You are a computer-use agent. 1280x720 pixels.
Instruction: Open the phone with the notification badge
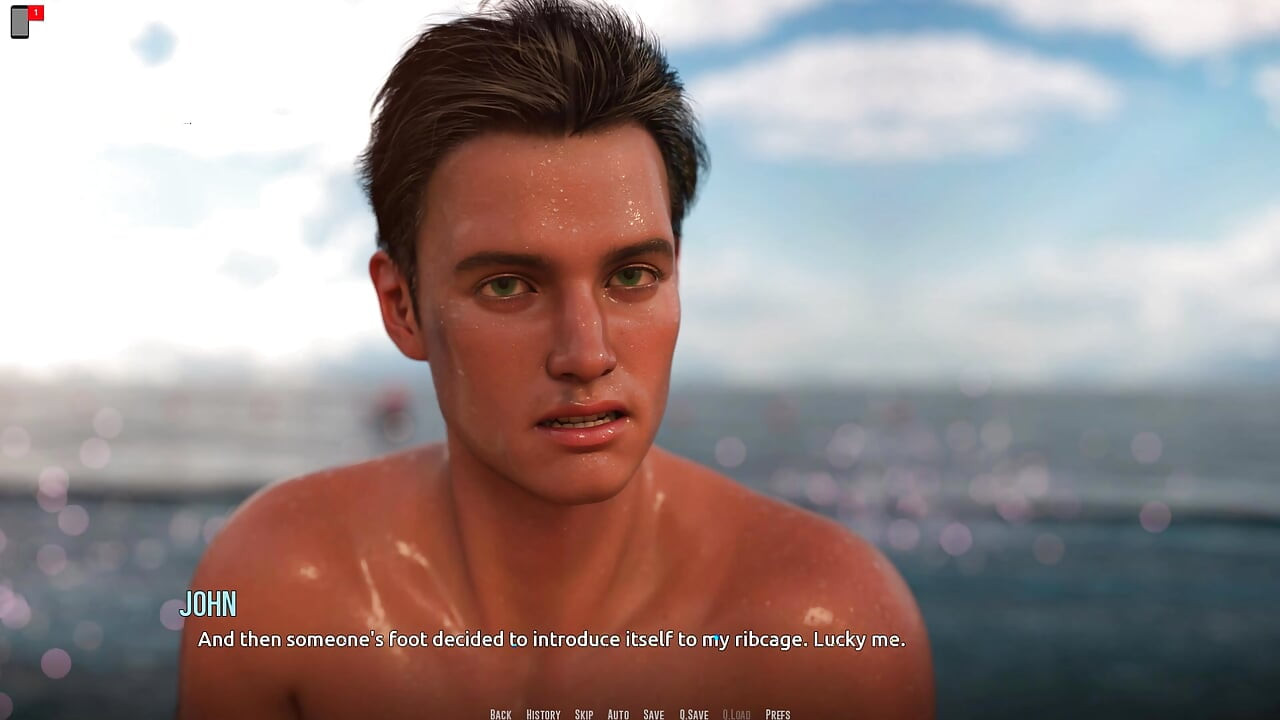pos(21,21)
